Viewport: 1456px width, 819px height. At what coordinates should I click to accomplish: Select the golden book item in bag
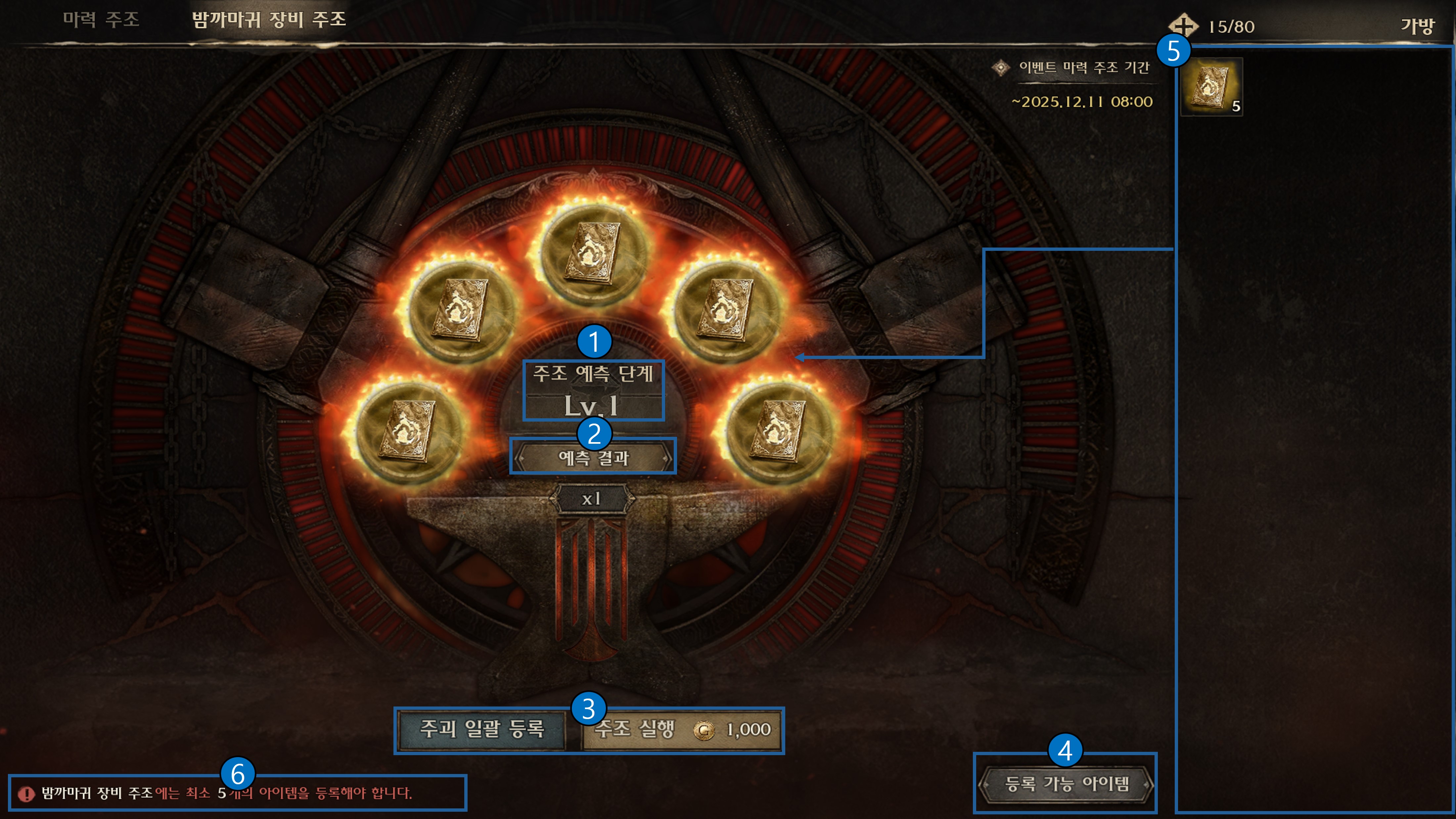pos(1211,87)
